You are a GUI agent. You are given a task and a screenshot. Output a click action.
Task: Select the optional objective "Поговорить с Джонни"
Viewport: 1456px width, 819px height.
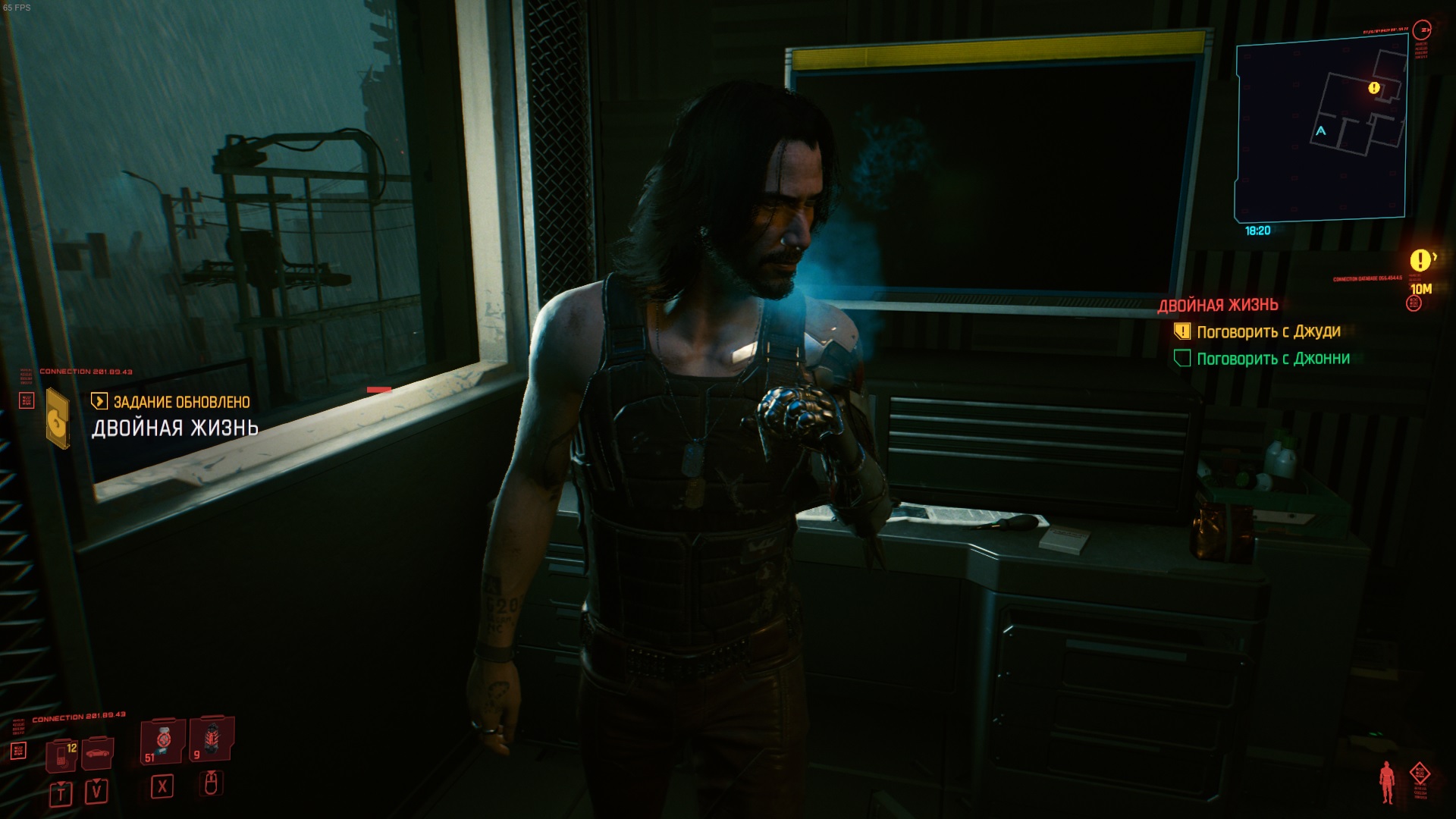click(x=1272, y=359)
